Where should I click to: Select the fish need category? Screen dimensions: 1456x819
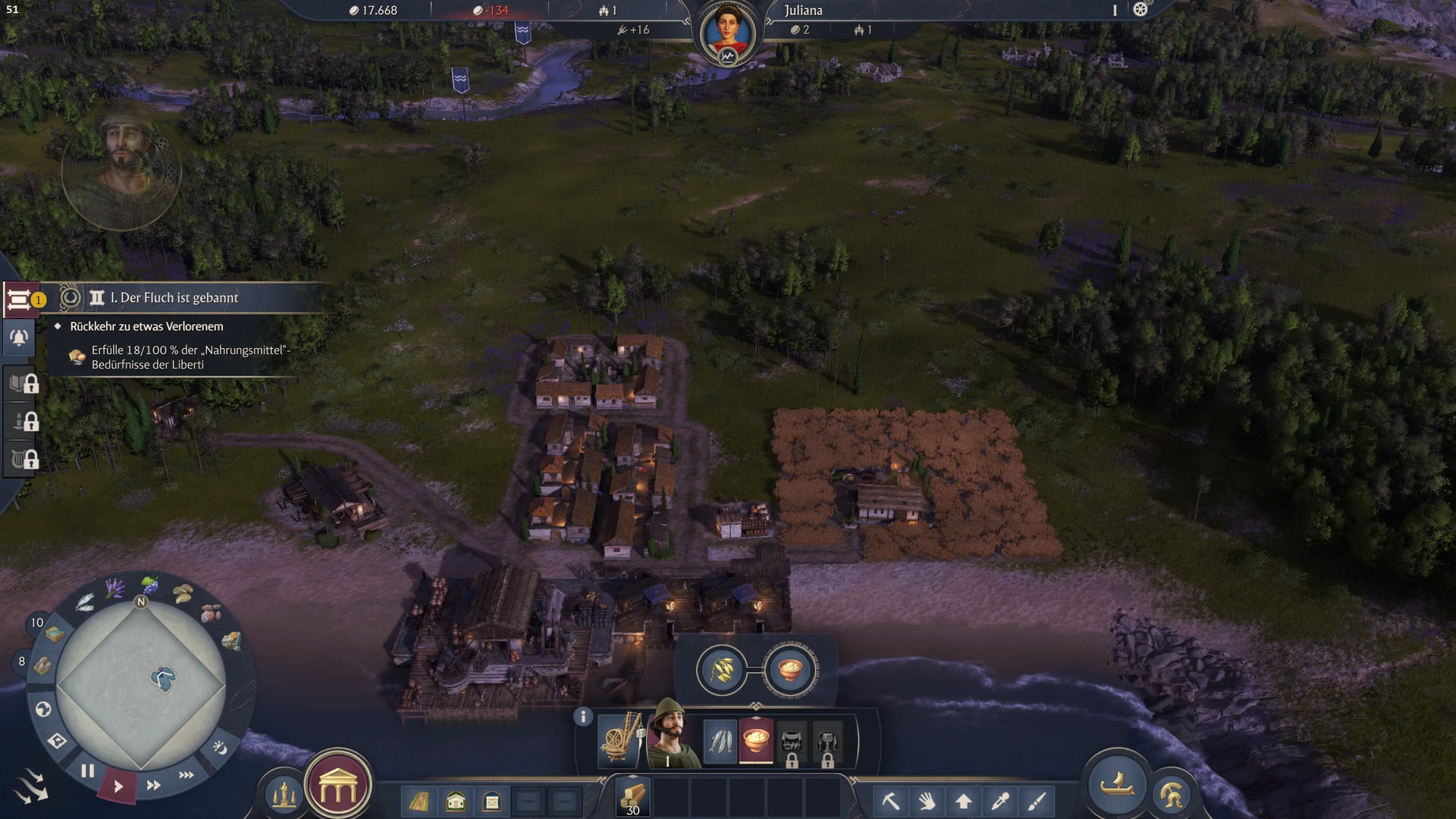(x=720, y=739)
